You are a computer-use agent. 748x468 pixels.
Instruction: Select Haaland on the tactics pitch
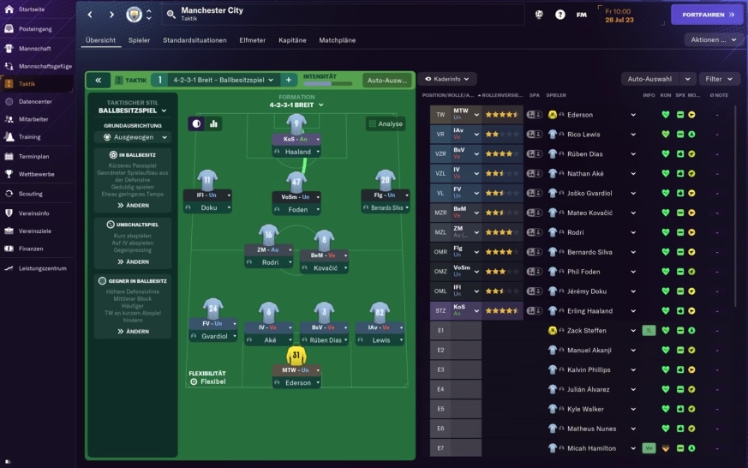(x=296, y=152)
